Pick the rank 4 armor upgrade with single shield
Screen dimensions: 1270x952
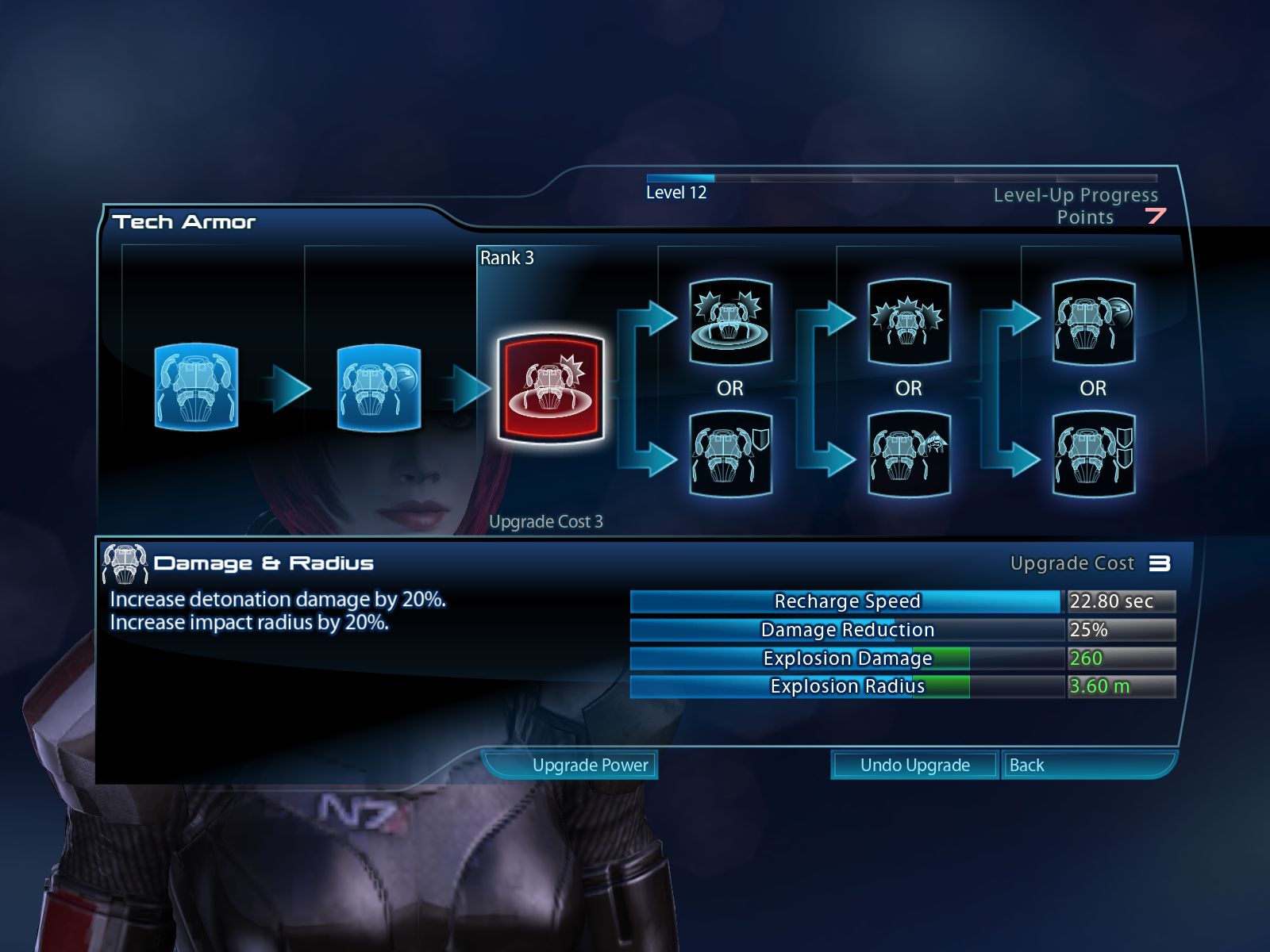[x=730, y=454]
